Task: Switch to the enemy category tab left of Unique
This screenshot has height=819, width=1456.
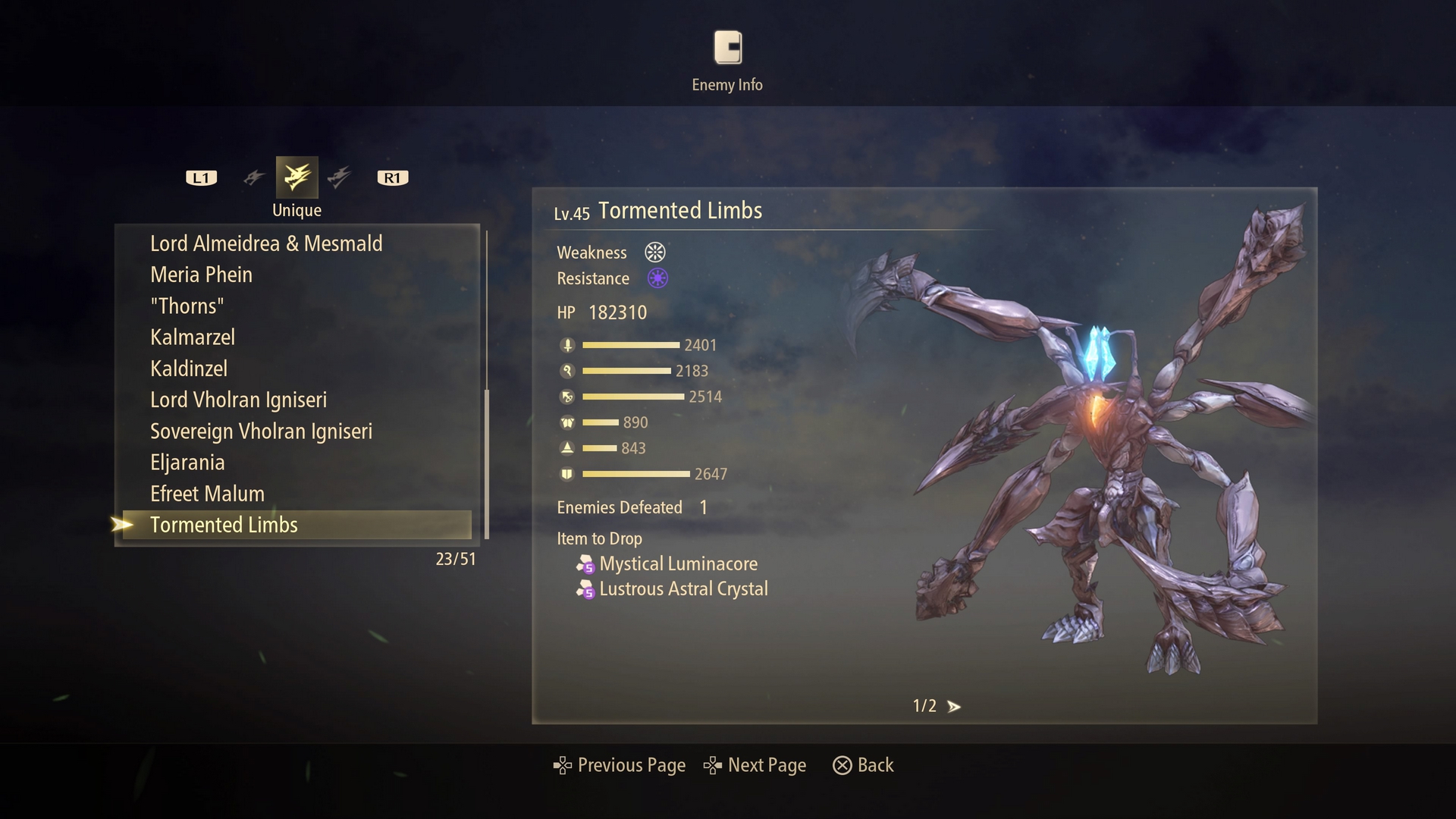Action: [254, 177]
